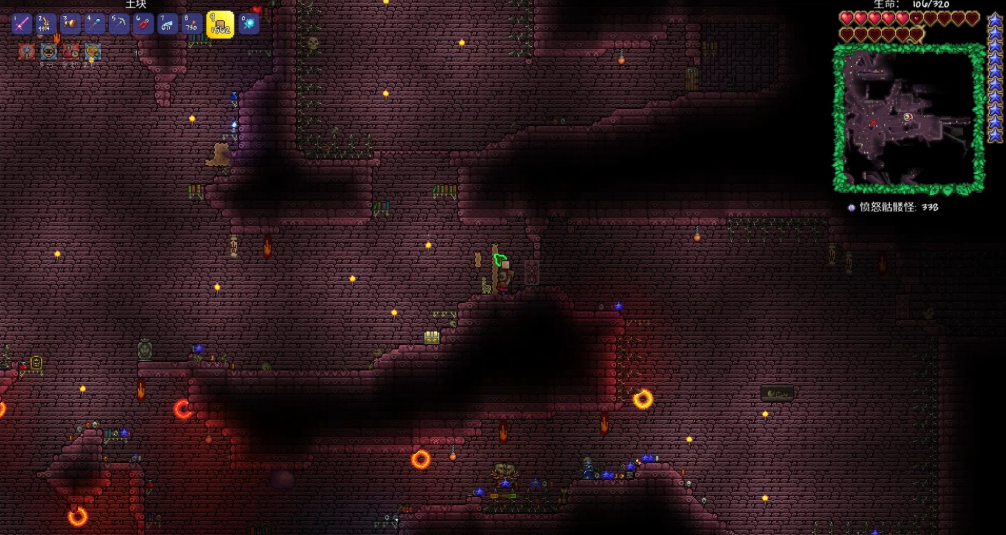Choose the blue gun in slot 7
Screen dimensions: 1006x535
168,24
